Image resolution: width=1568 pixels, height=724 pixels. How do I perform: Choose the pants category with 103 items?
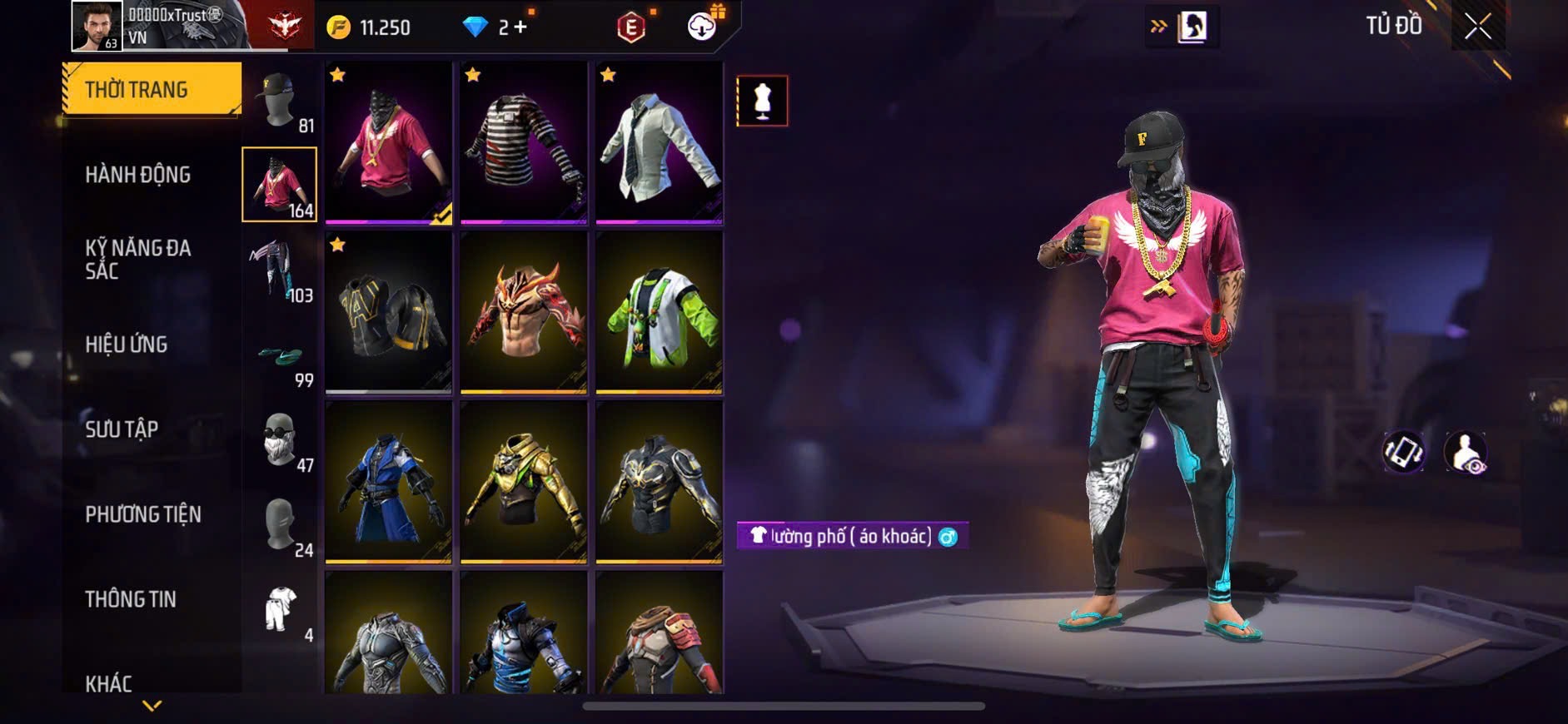pyautogui.click(x=280, y=270)
